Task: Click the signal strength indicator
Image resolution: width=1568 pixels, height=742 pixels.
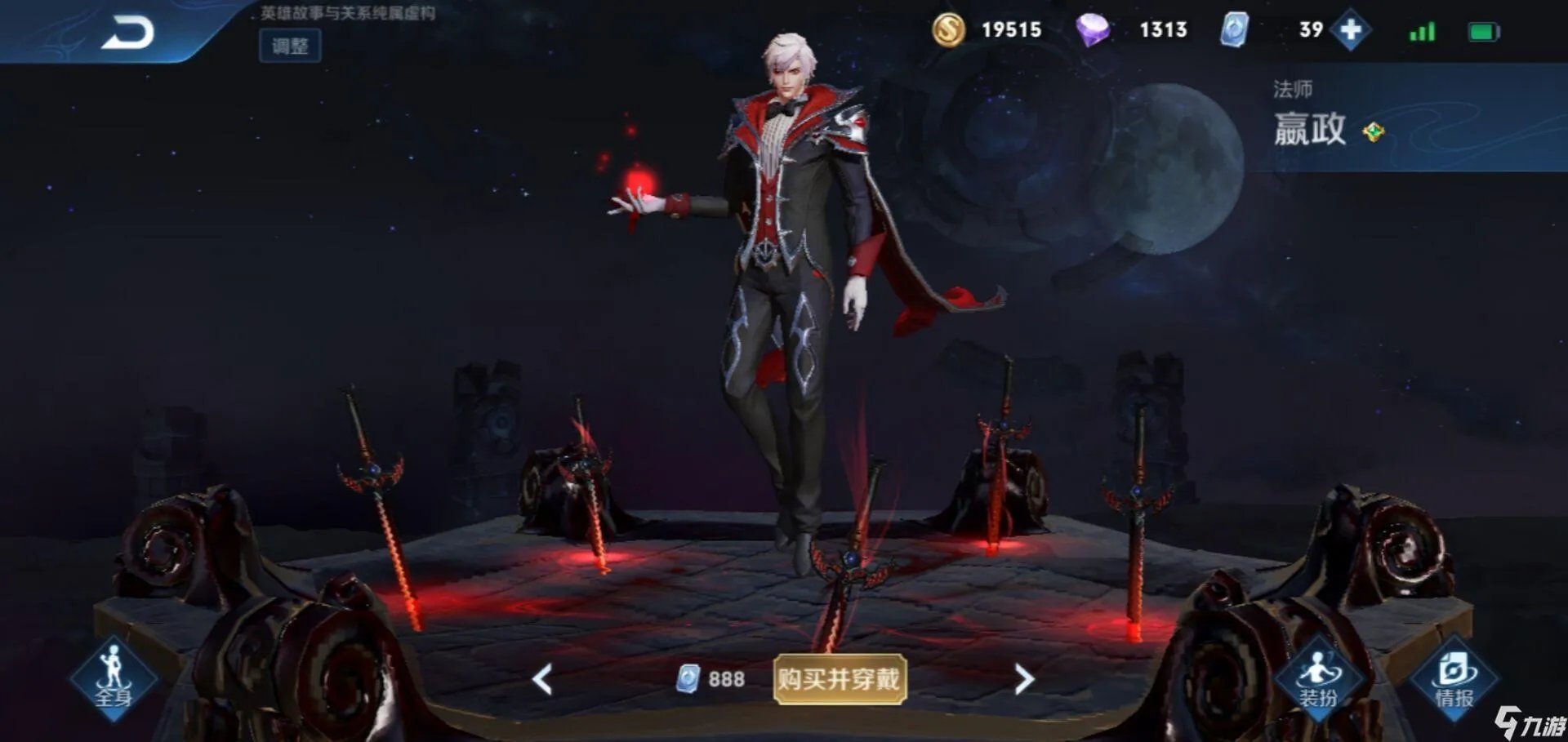Action: [x=1421, y=31]
